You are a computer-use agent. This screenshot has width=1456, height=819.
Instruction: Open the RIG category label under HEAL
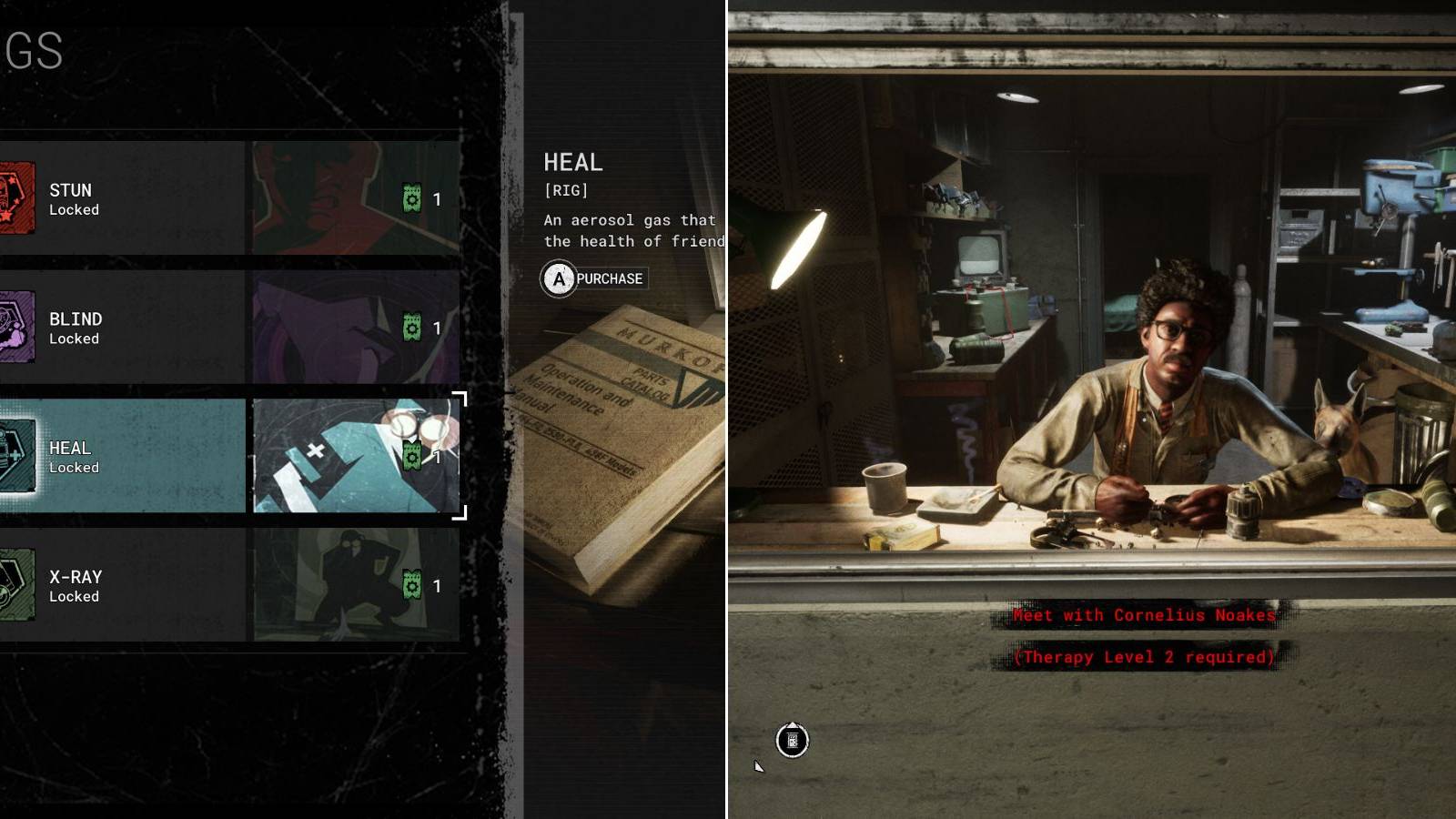tap(566, 192)
